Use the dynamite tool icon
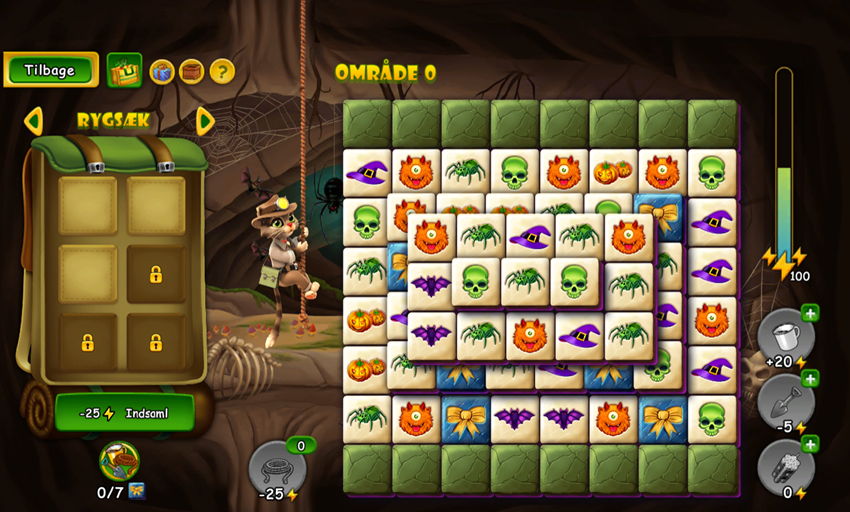The height and width of the screenshot is (512, 850). 783,465
